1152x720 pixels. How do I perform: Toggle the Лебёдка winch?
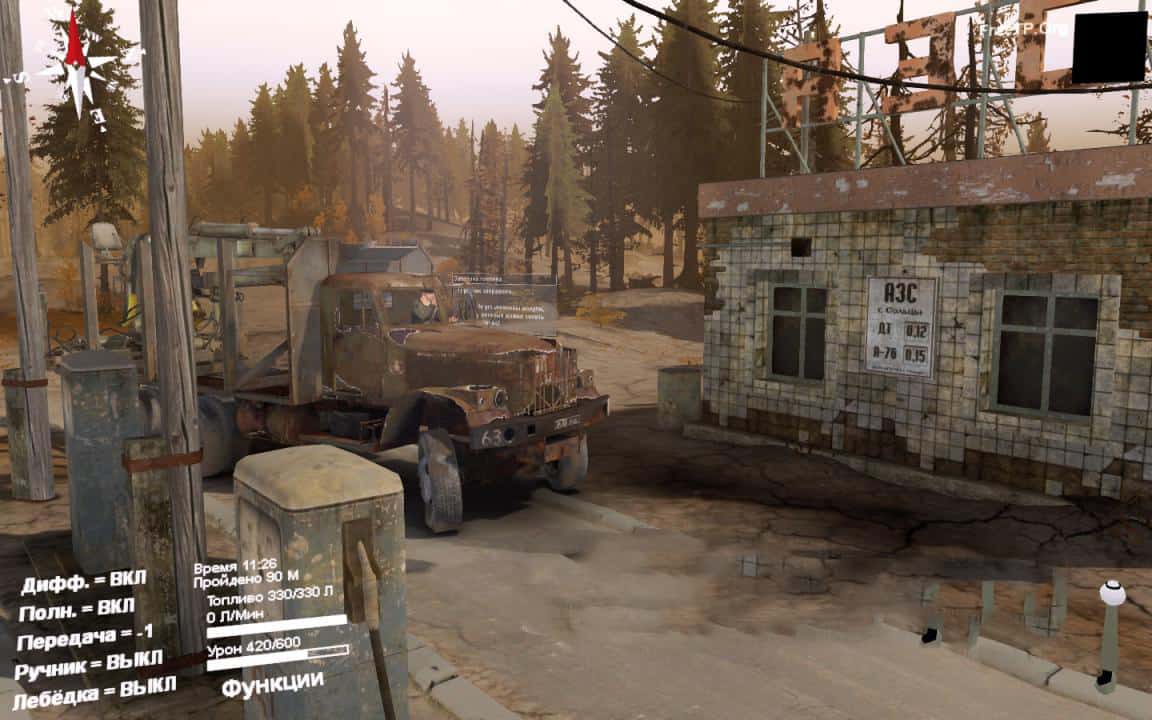click(x=94, y=689)
